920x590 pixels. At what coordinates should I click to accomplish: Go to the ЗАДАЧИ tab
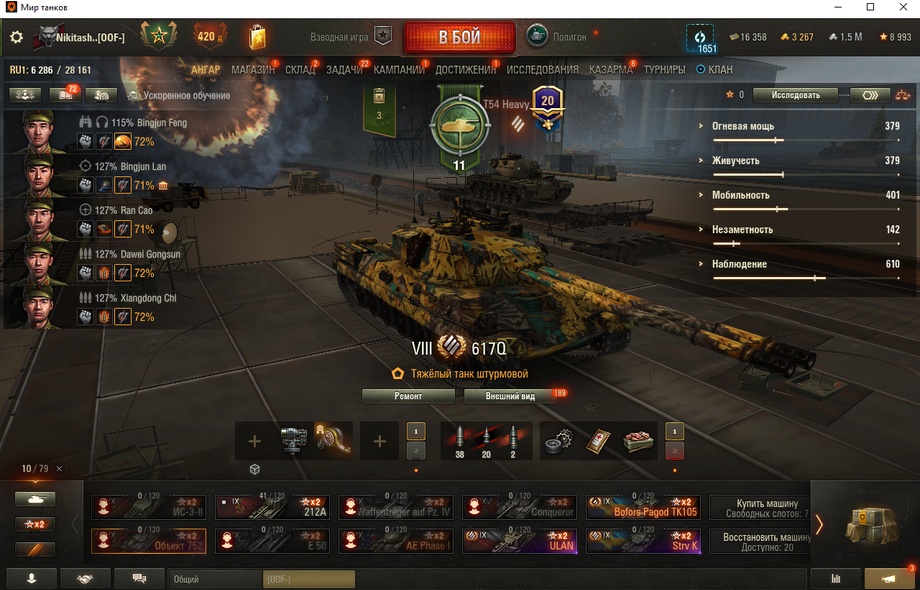344,70
